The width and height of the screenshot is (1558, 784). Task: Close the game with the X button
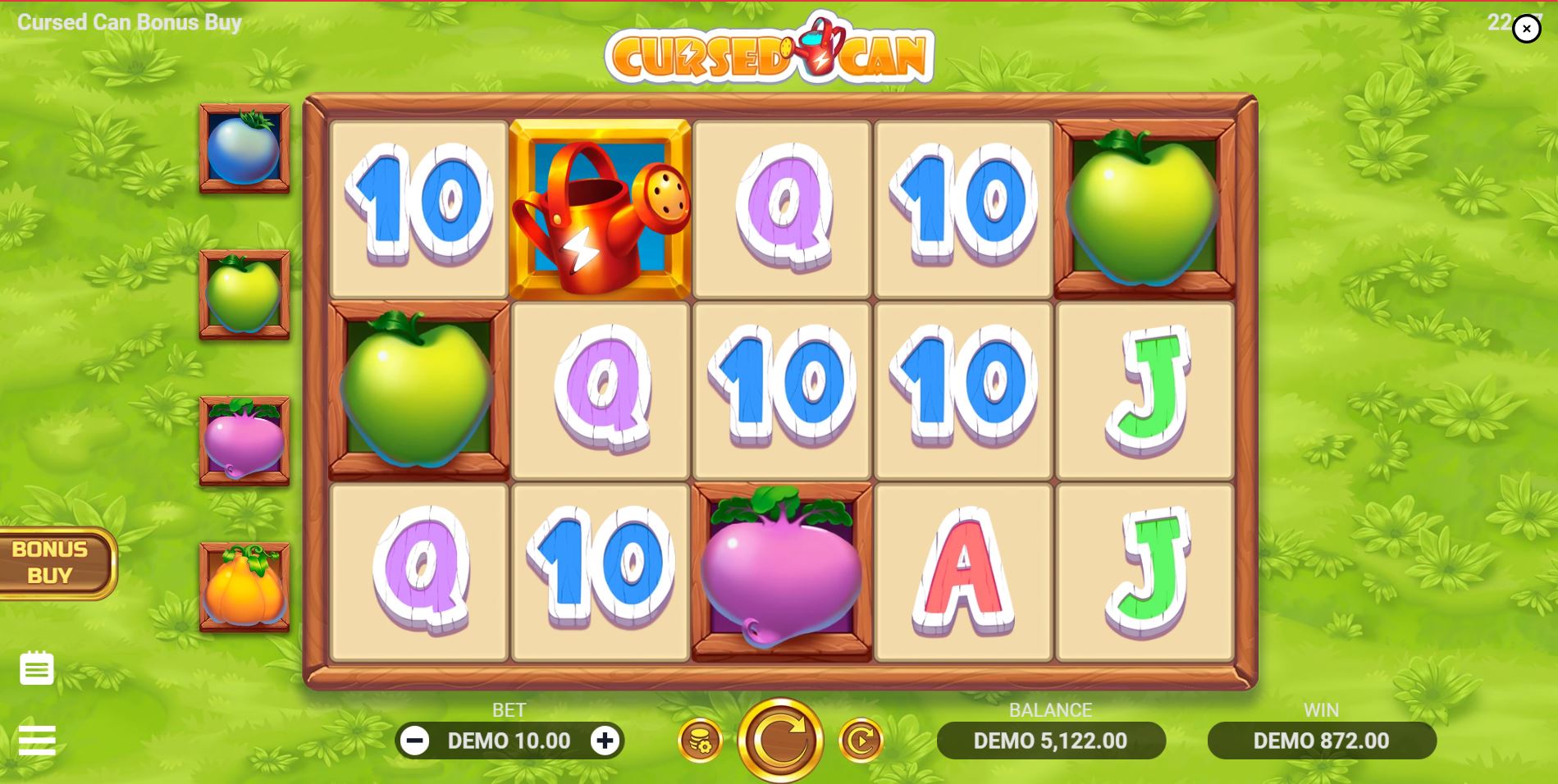1527,29
